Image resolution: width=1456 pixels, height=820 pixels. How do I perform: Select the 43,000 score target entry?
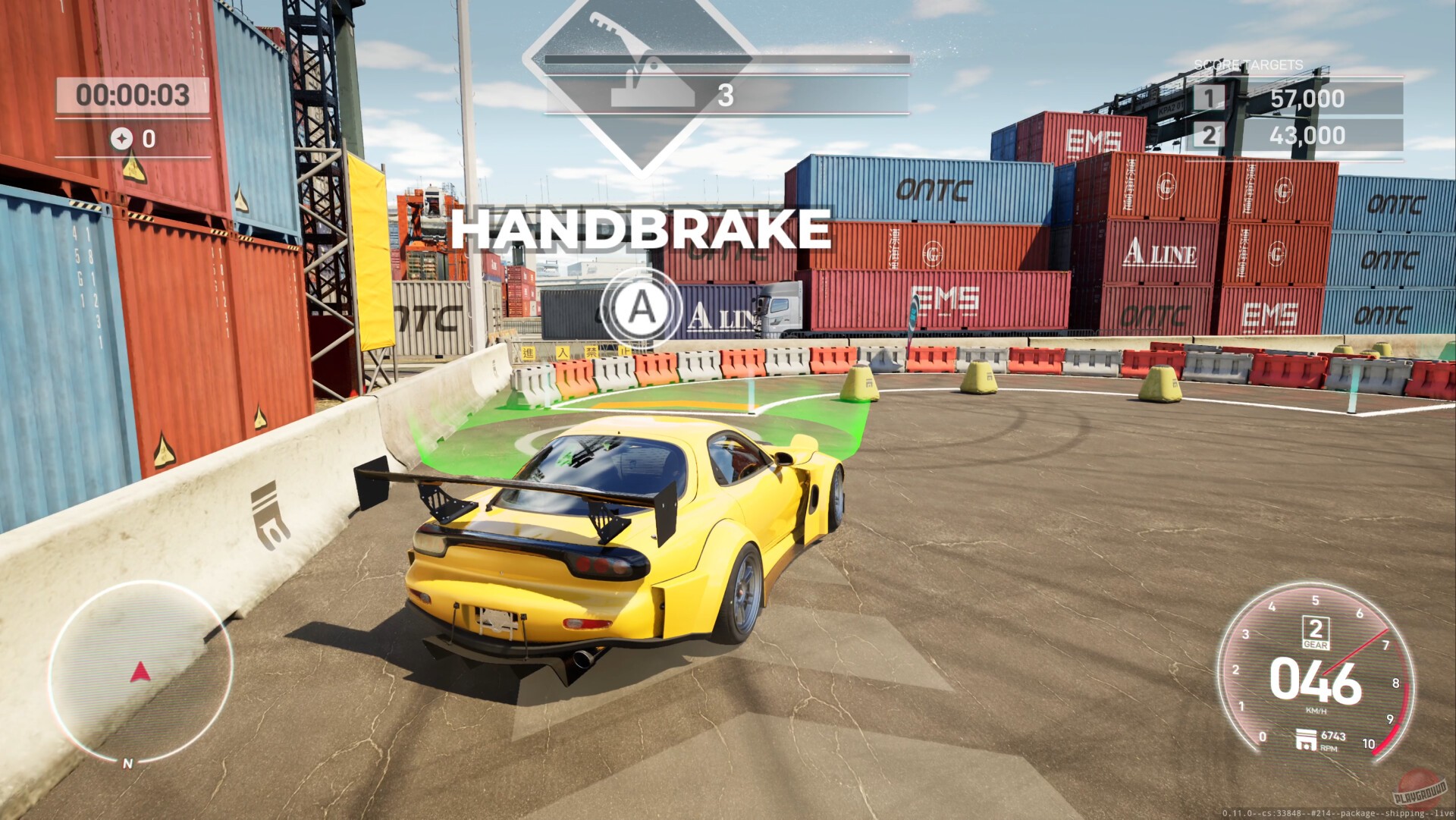click(1307, 137)
